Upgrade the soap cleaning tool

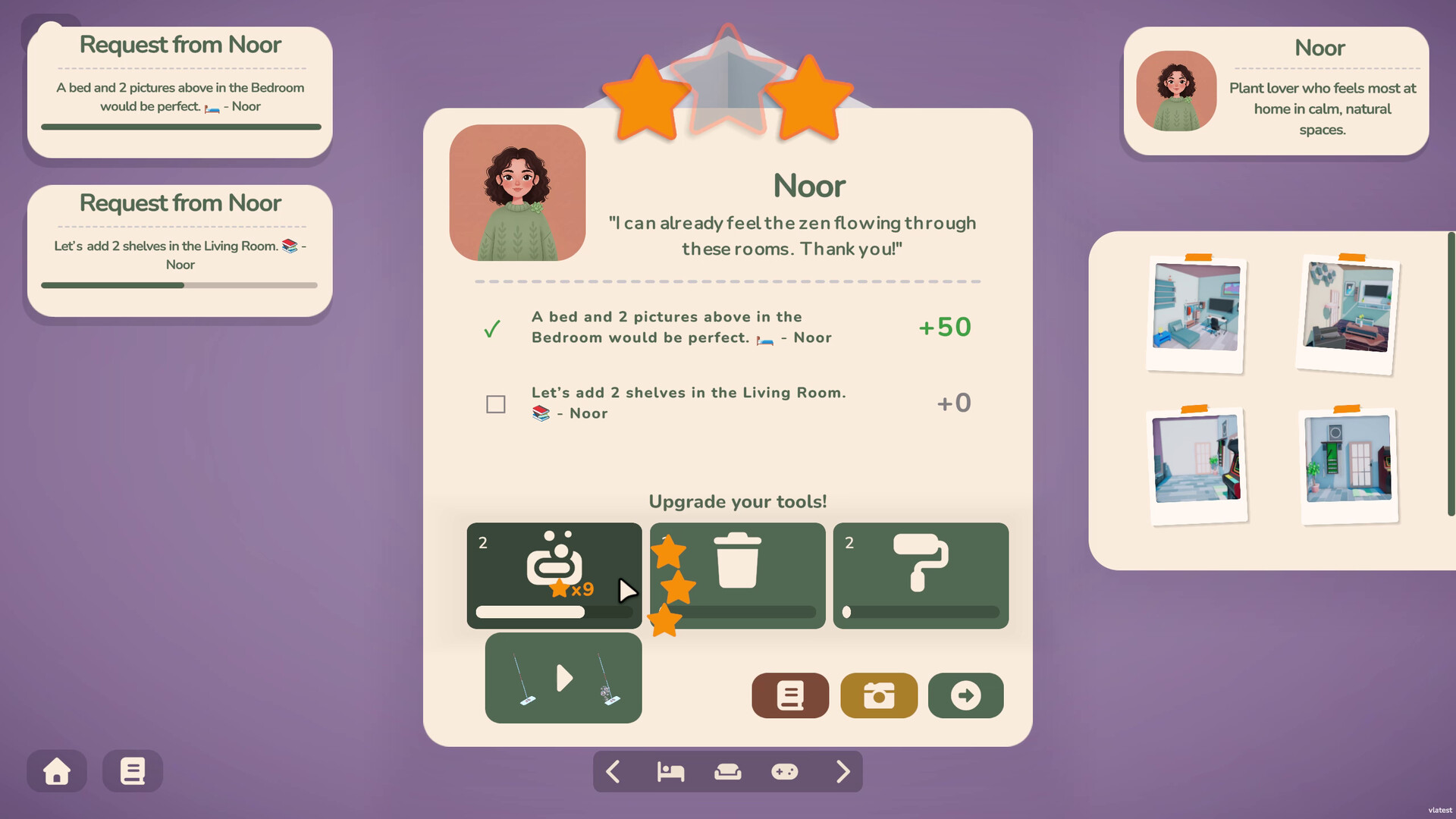pos(554,574)
